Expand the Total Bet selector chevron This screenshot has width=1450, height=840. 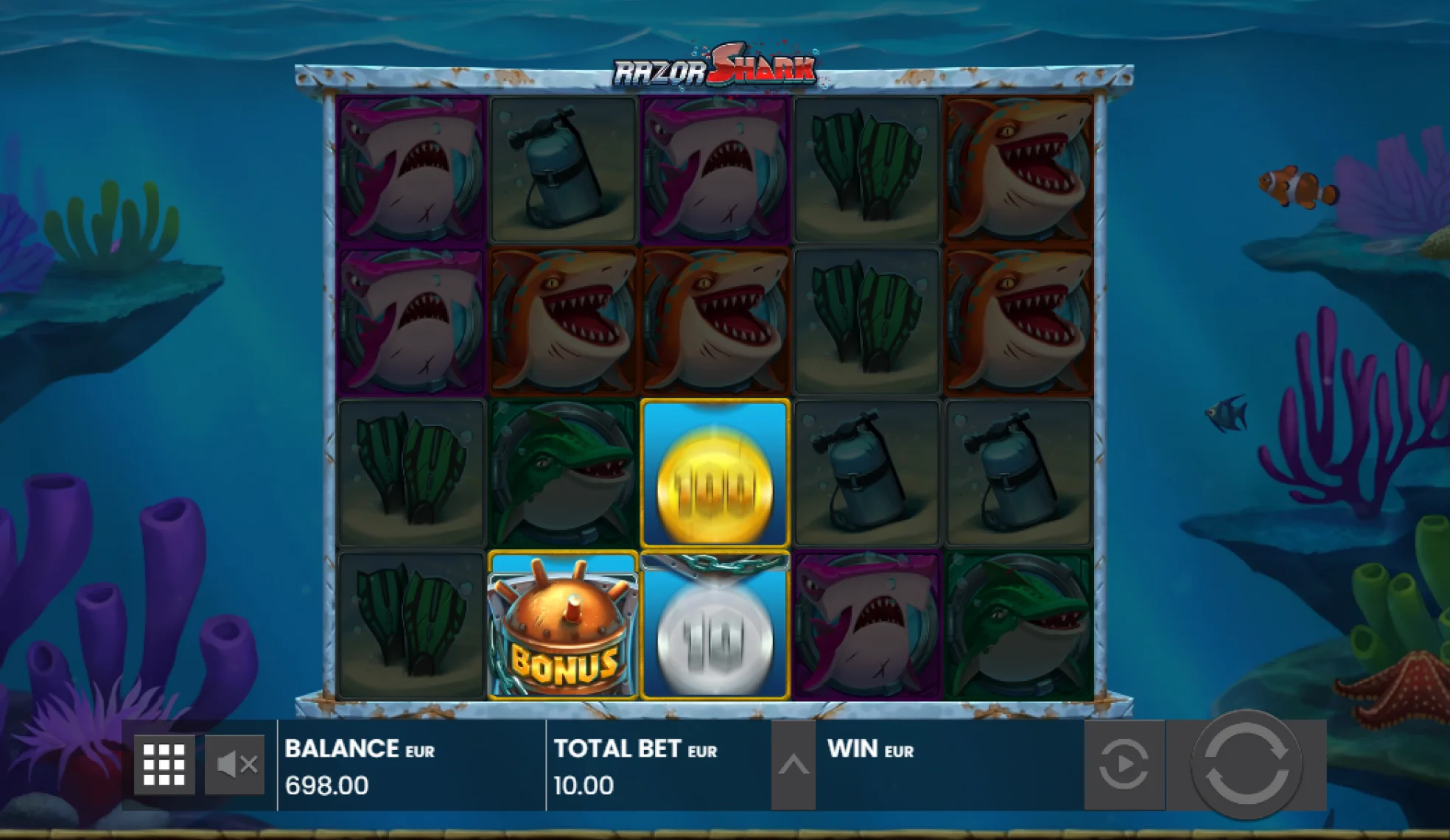[x=794, y=766]
